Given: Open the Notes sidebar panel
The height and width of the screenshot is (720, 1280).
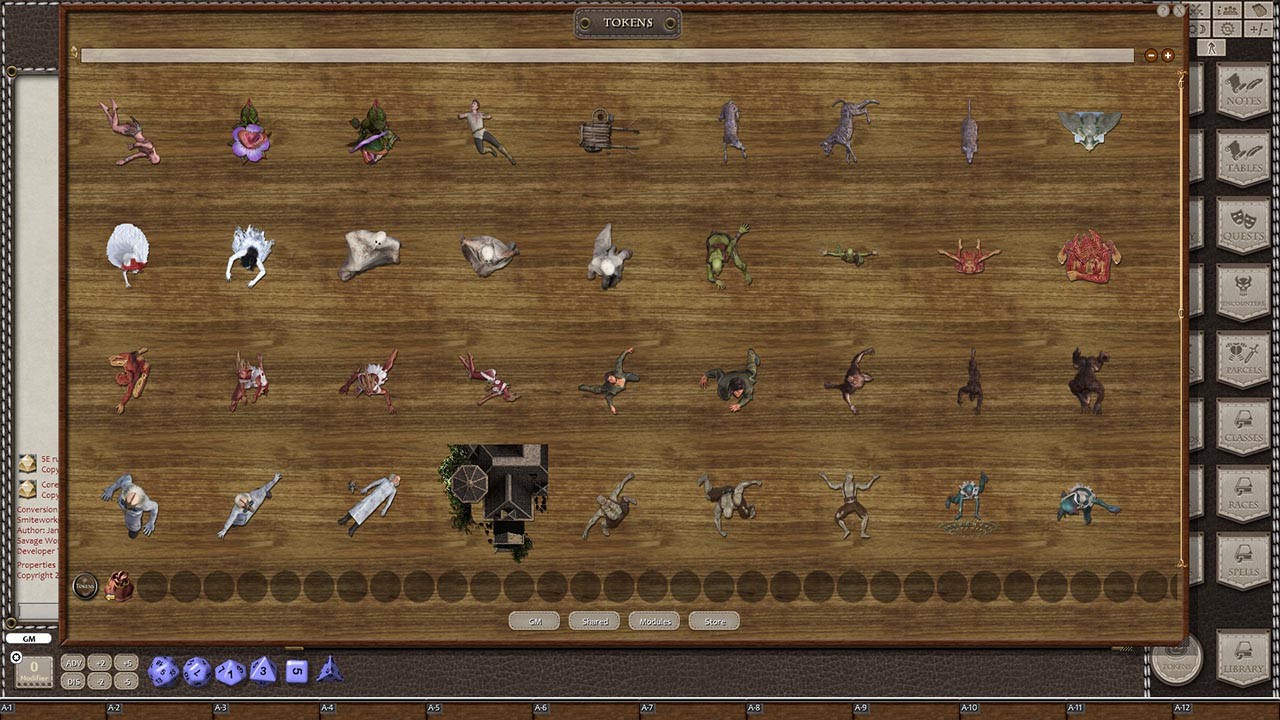Looking at the screenshot, I should 1241,91.
